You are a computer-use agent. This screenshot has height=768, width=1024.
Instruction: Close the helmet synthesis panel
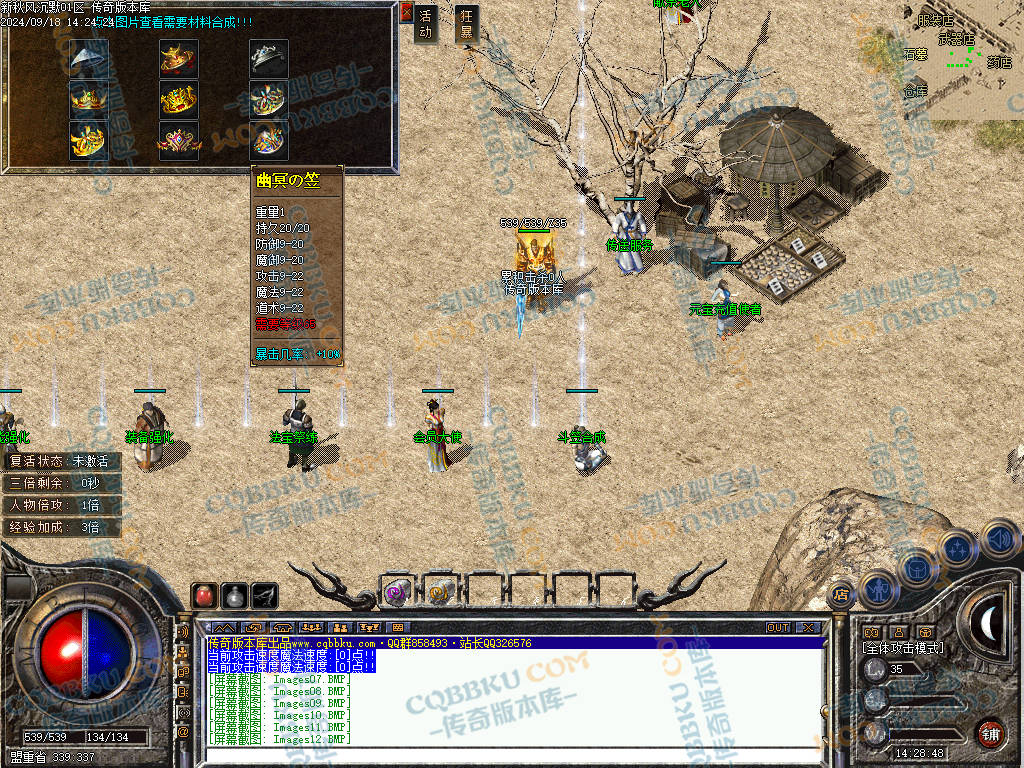pyautogui.click(x=406, y=12)
